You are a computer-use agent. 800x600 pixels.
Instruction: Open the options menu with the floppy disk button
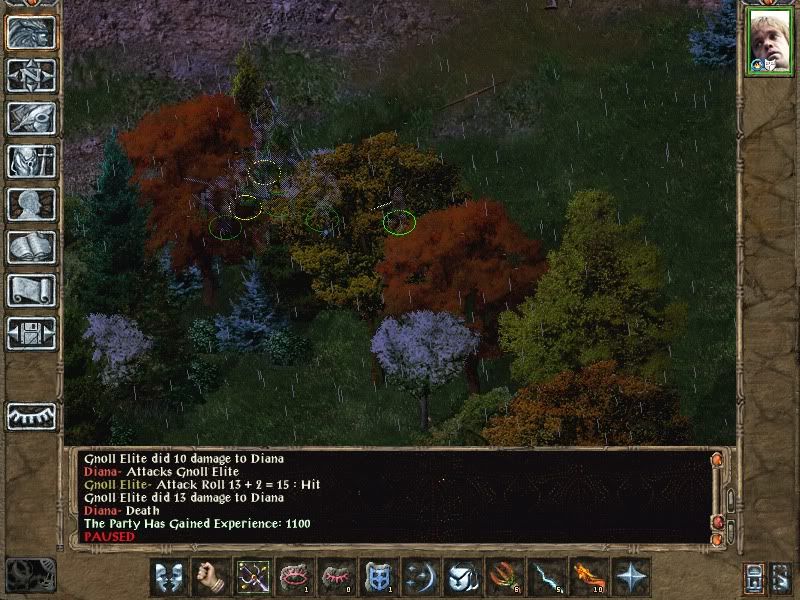[31, 333]
